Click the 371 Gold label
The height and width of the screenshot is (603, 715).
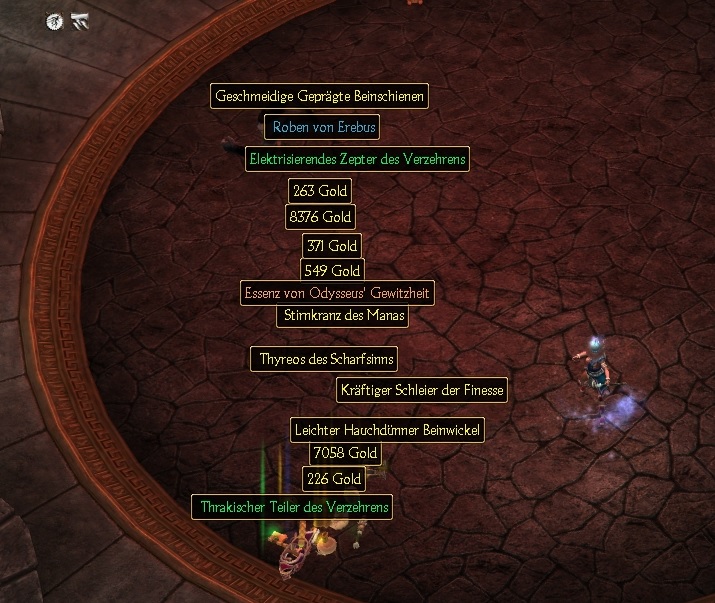[x=332, y=245]
